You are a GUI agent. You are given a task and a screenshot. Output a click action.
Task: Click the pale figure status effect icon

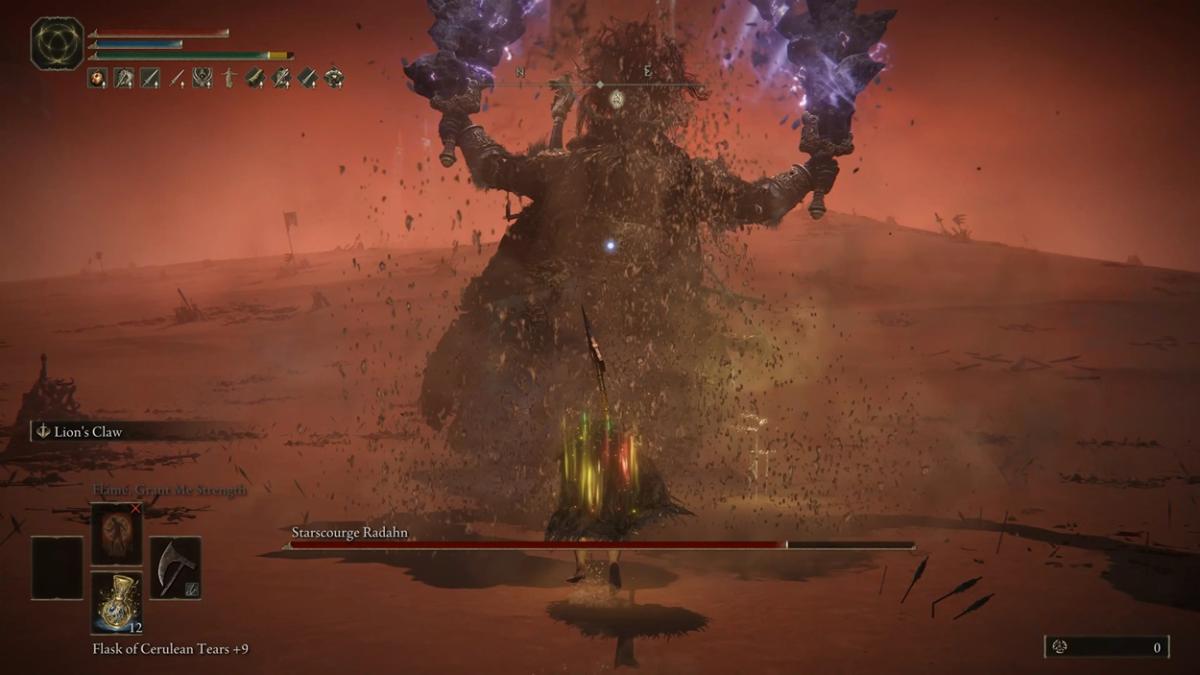228,78
